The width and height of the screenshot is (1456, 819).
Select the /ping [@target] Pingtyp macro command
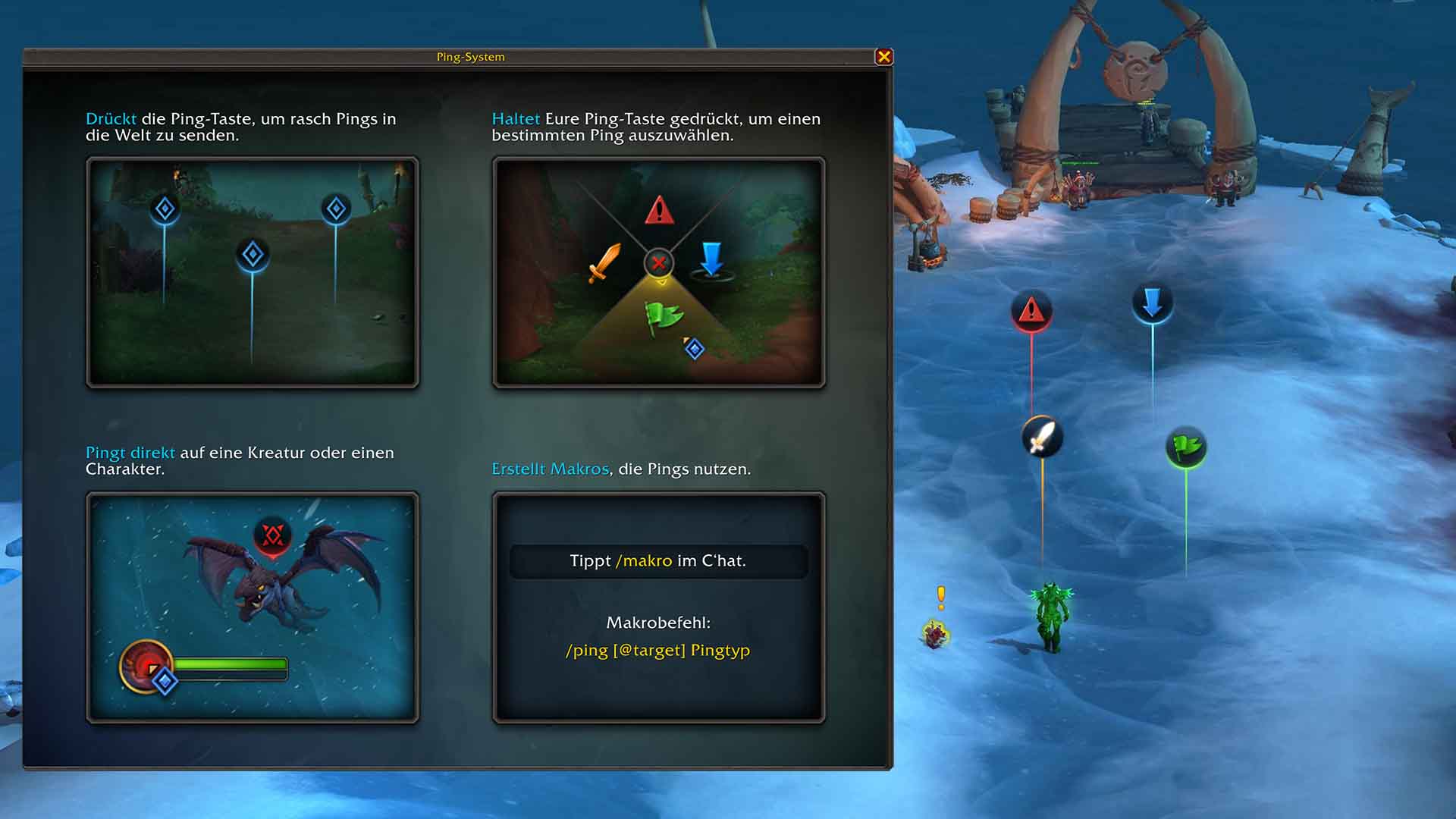coord(658,651)
